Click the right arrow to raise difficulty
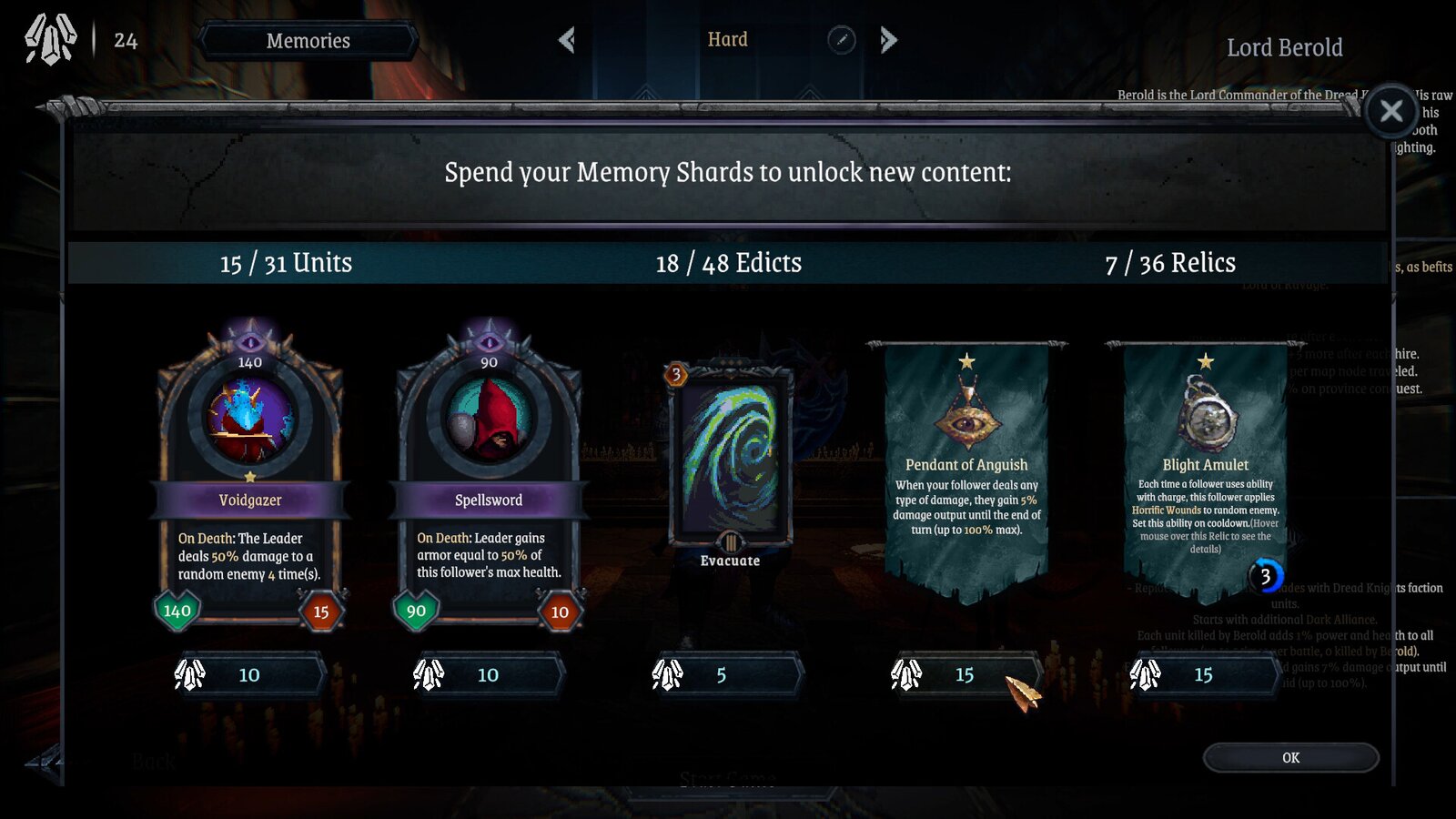 889,39
